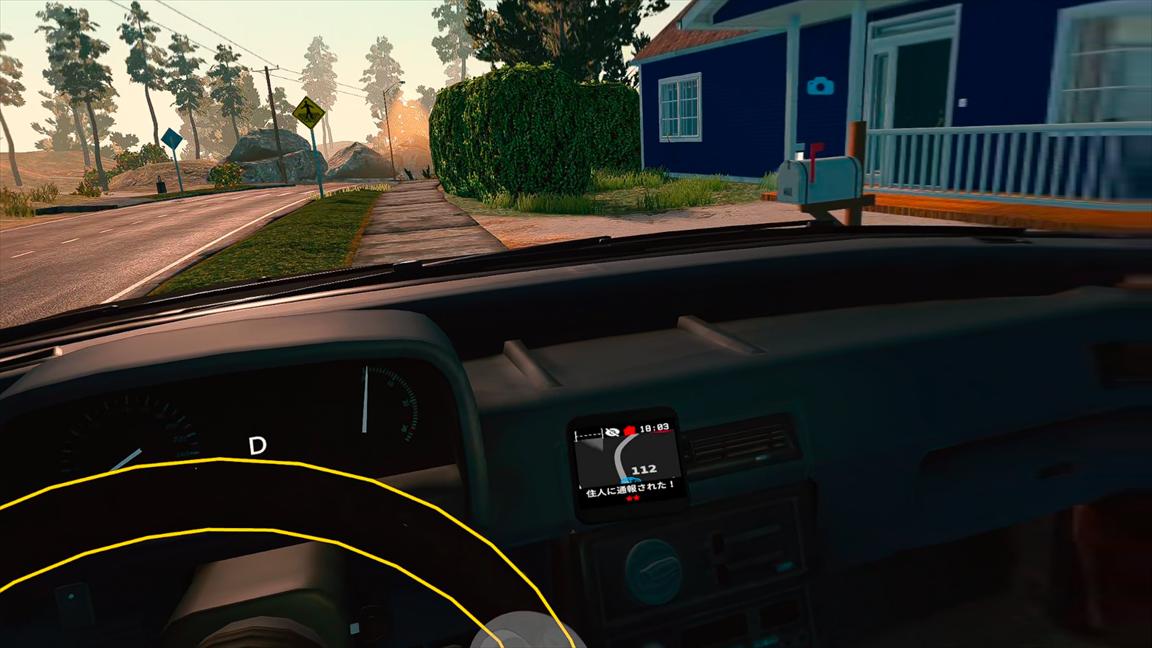1152x648 pixels.
Task: Click the crossed-out eye visibility icon
Action: click(x=611, y=432)
